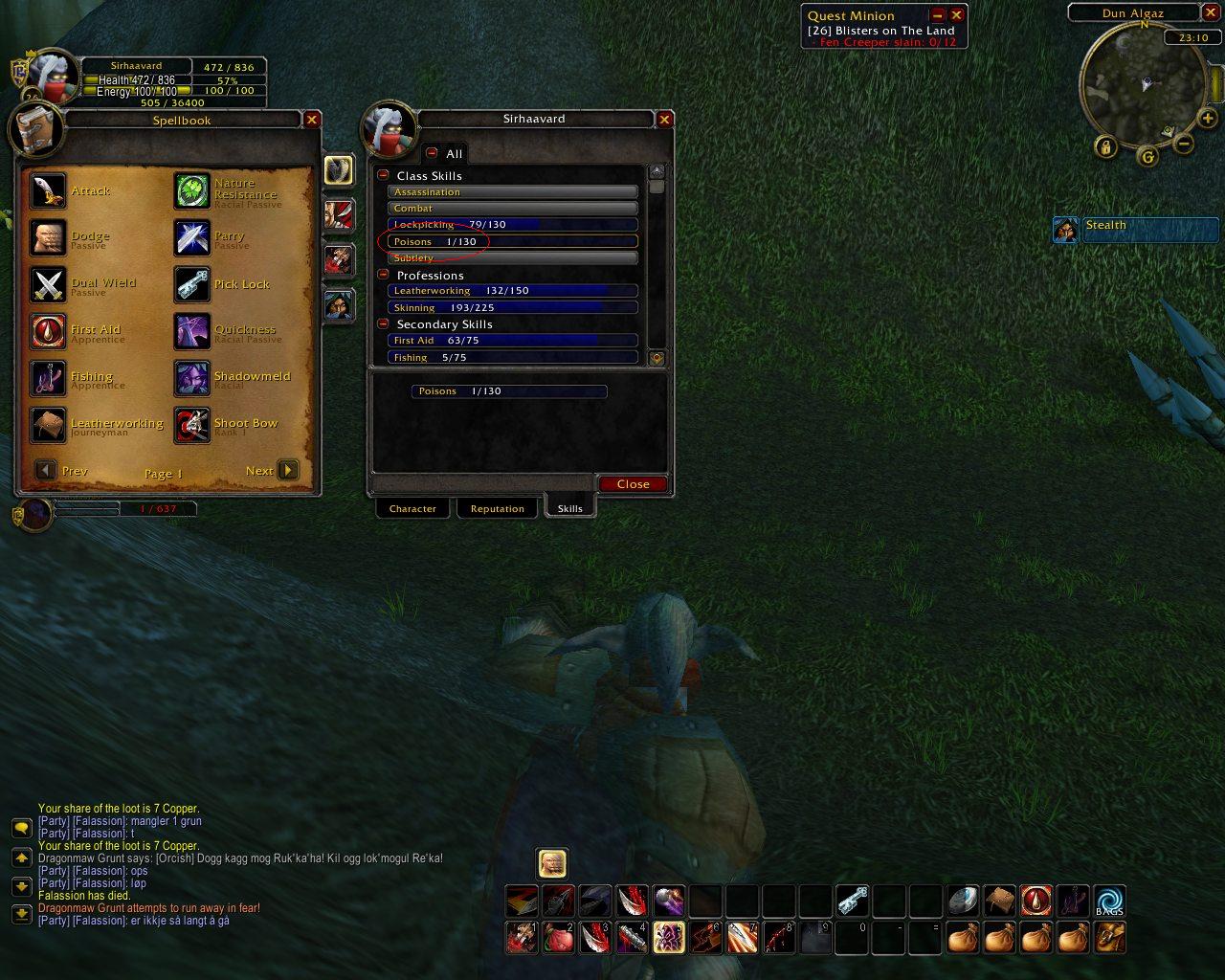Click the Skinning profession bar
Screen dimensions: 1225x980
pos(512,307)
